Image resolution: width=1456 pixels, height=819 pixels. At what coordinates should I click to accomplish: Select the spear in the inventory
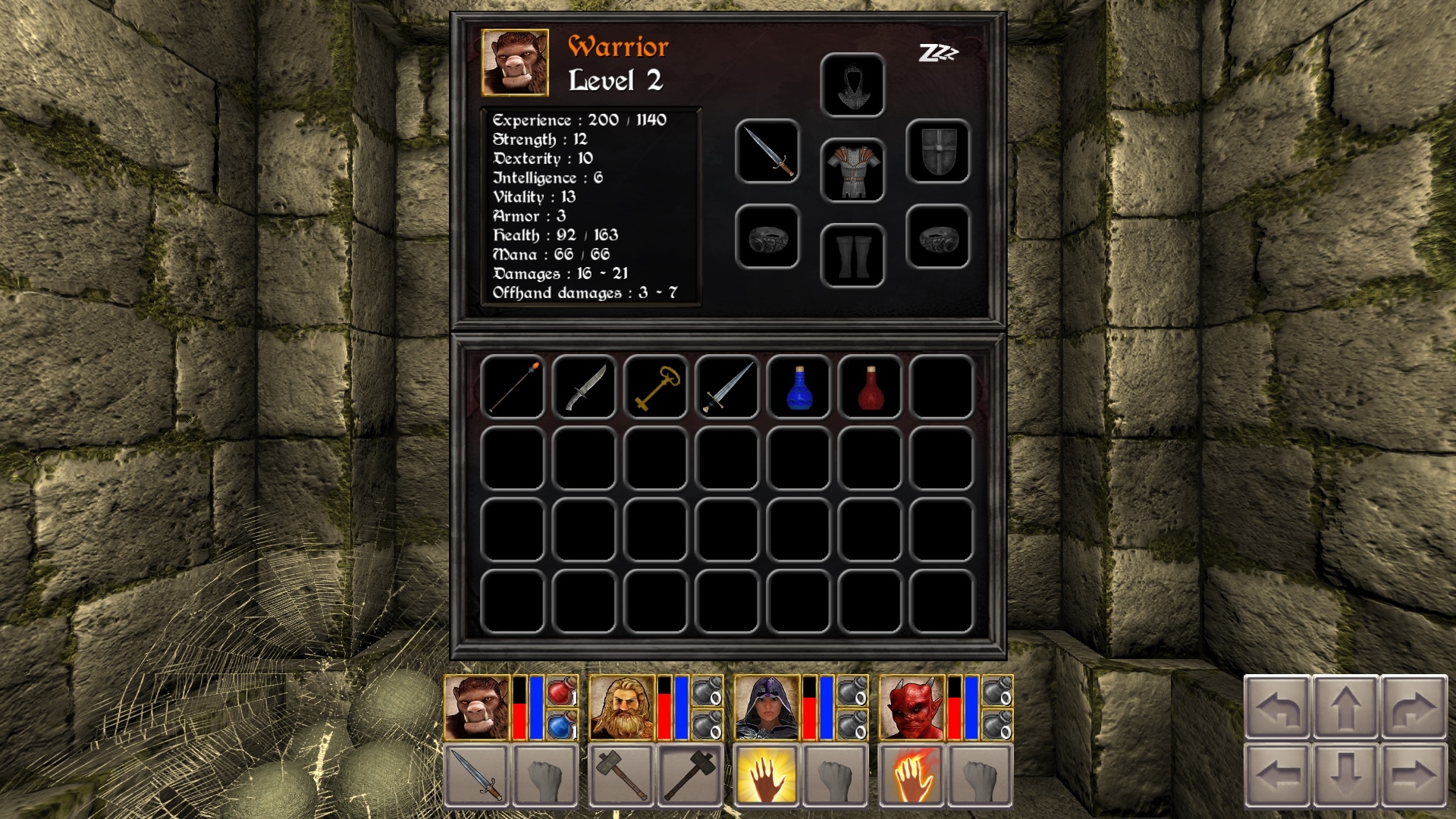514,388
